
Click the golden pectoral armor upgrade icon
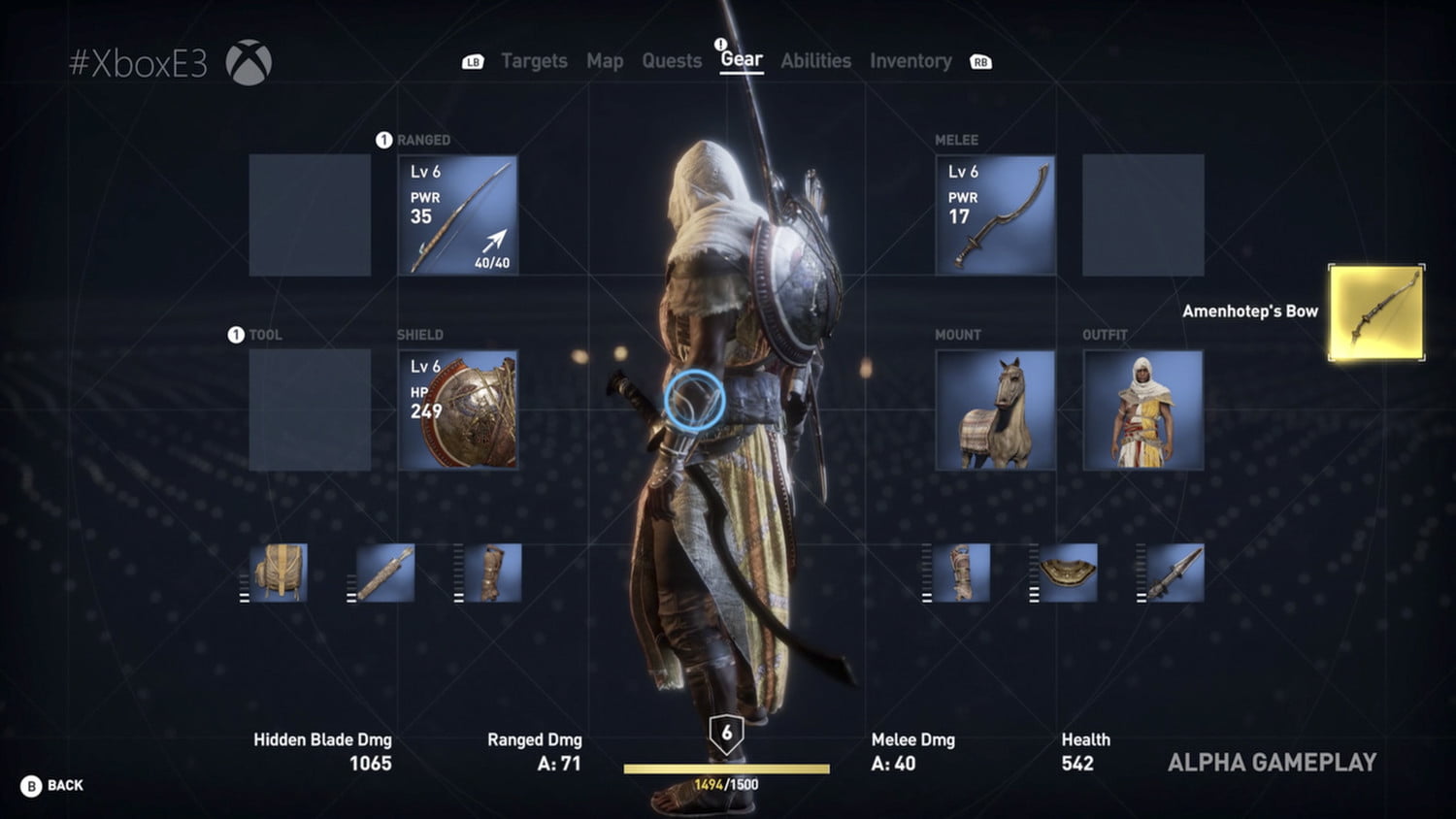(x=1068, y=573)
